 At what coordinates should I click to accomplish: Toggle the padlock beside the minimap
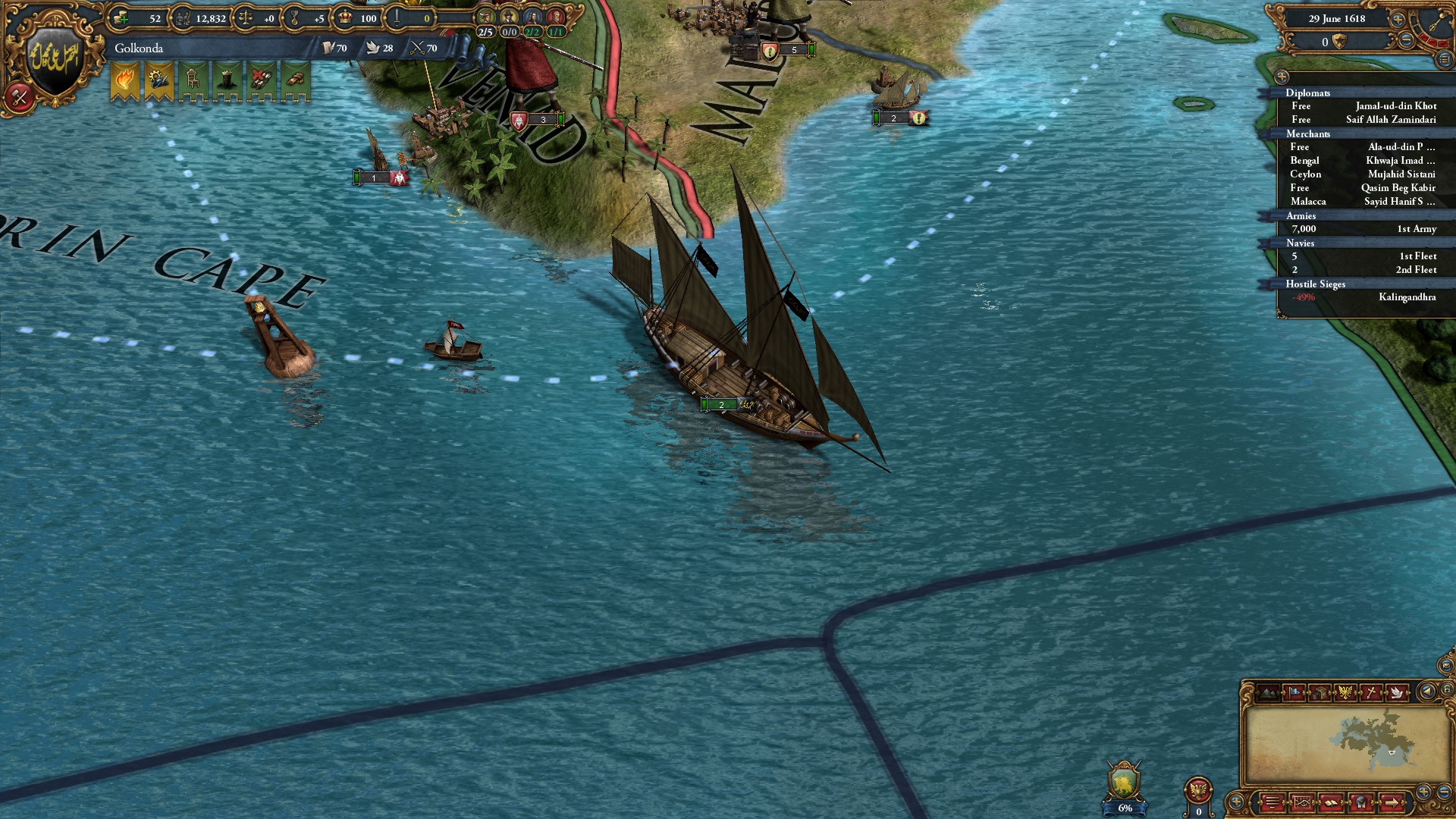1447,690
